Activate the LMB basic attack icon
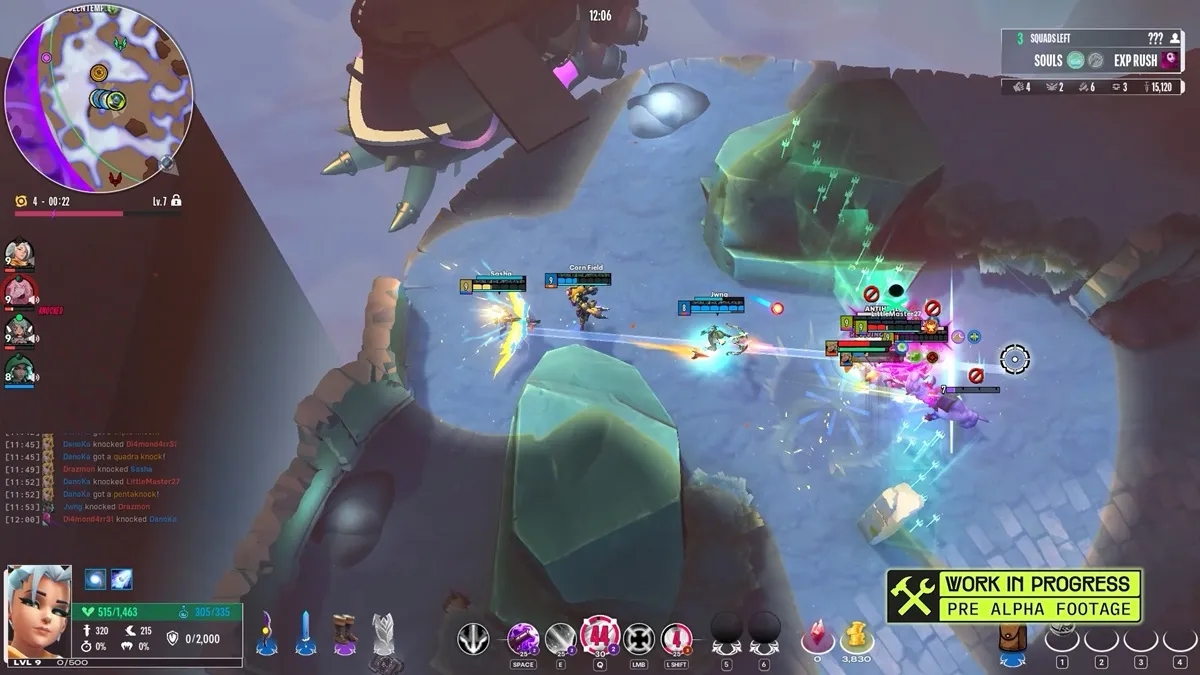 pyautogui.click(x=639, y=638)
